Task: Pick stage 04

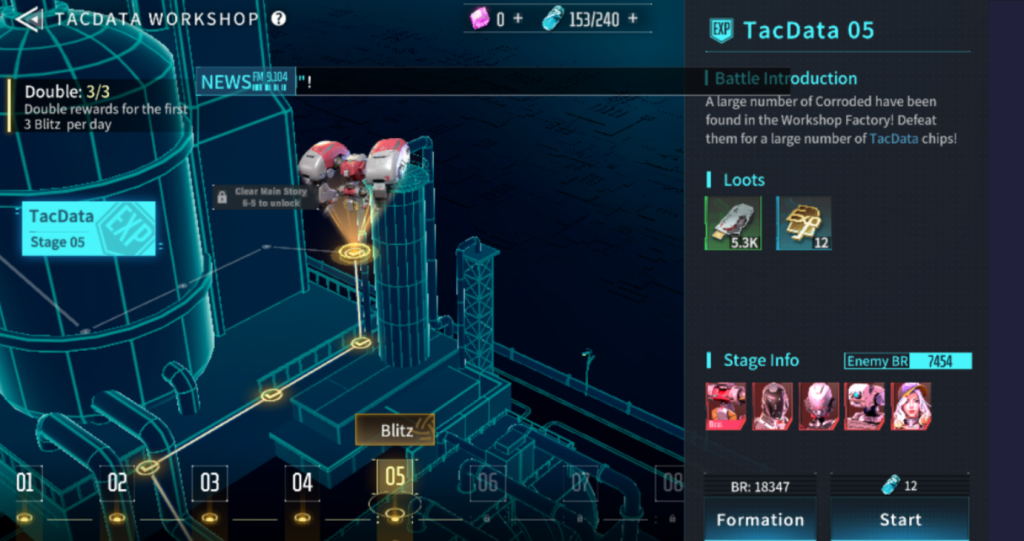Action: coord(302,484)
